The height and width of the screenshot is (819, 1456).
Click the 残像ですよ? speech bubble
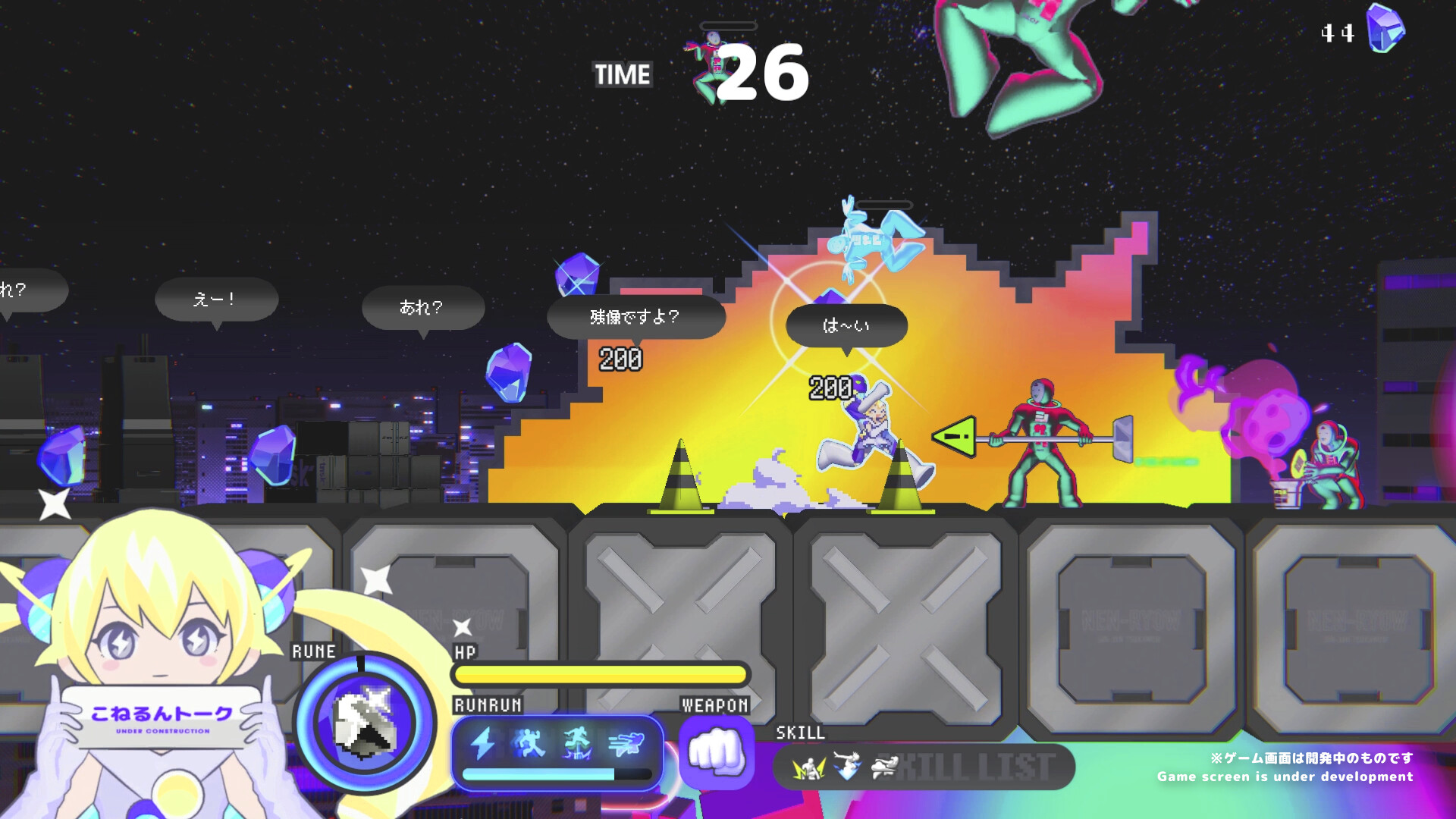[635, 318]
